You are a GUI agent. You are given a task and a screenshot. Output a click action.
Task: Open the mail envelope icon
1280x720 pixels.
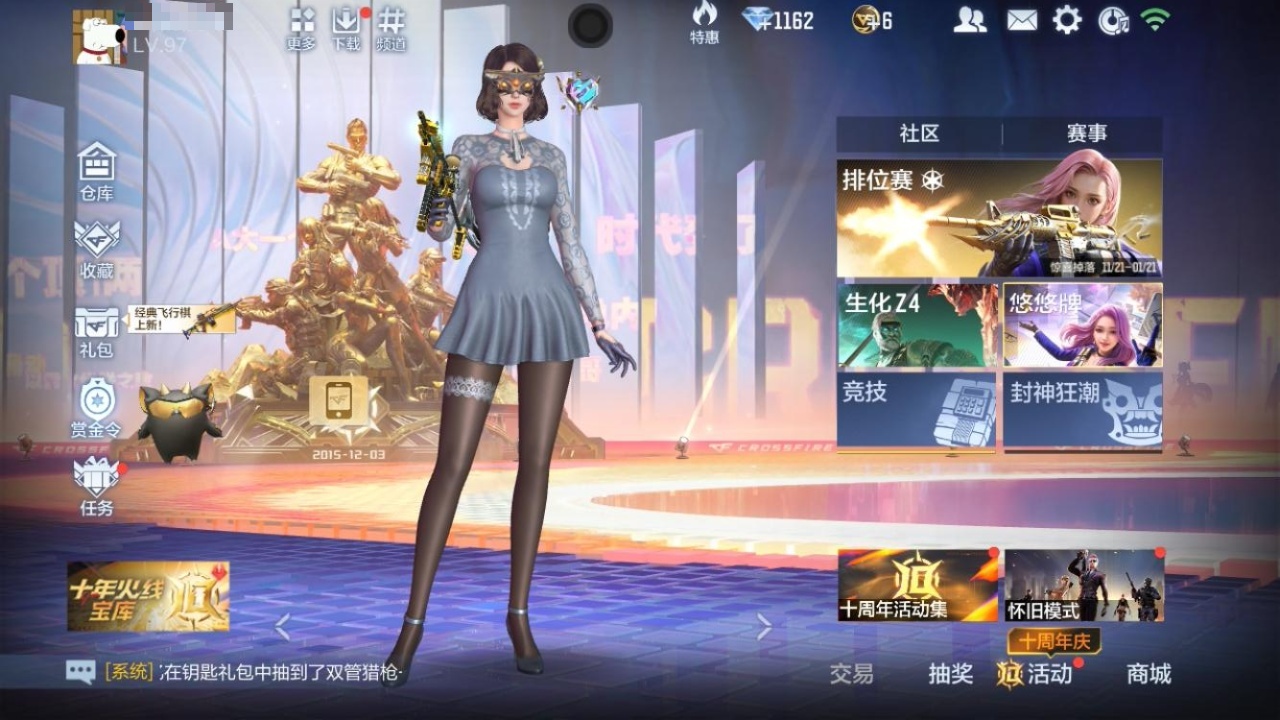[x=1021, y=20]
